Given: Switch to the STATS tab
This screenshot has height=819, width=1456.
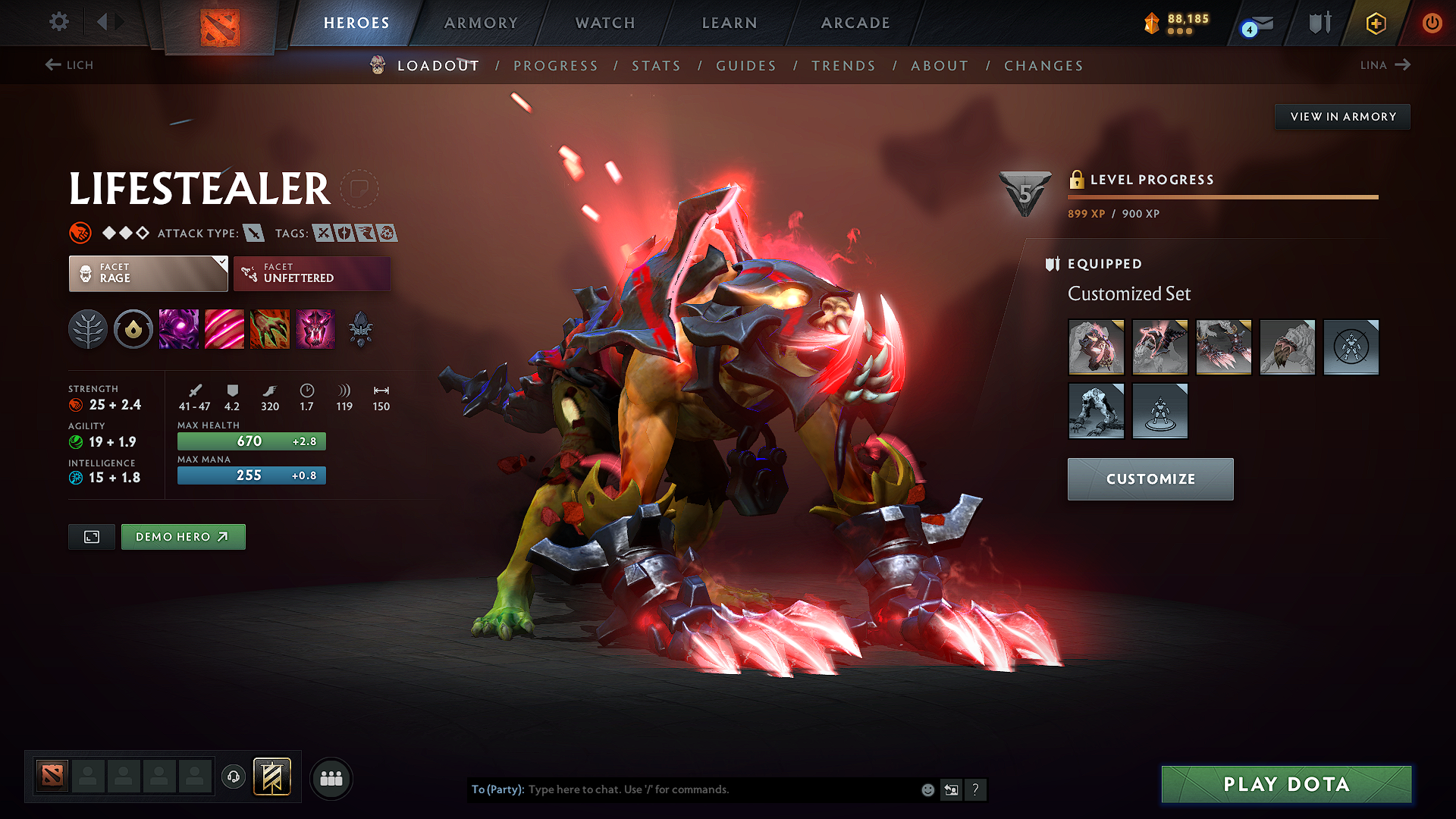Looking at the screenshot, I should pyautogui.click(x=656, y=66).
